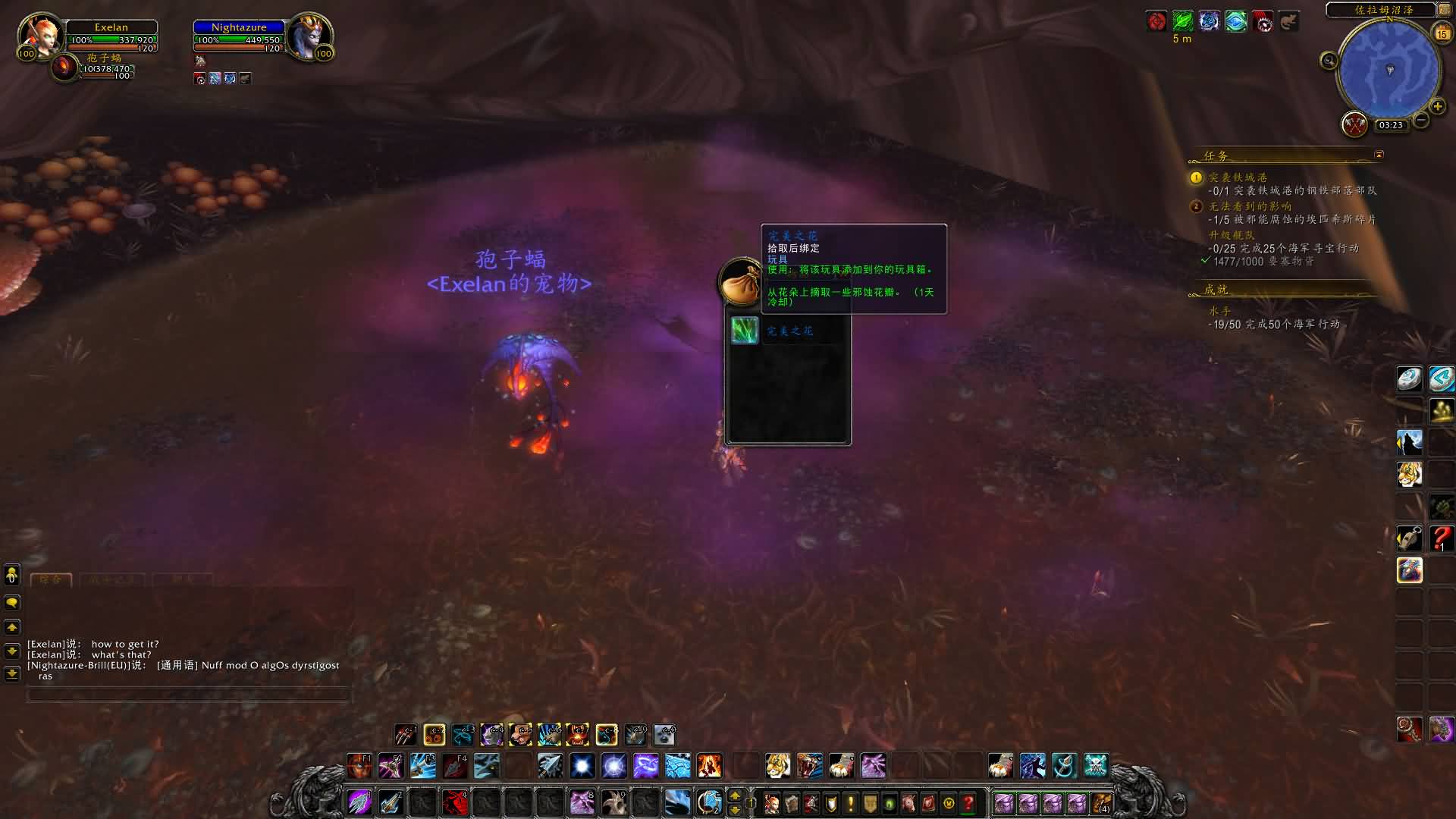
Task: Open the minimap tracking magnifier button
Action: click(x=1329, y=61)
